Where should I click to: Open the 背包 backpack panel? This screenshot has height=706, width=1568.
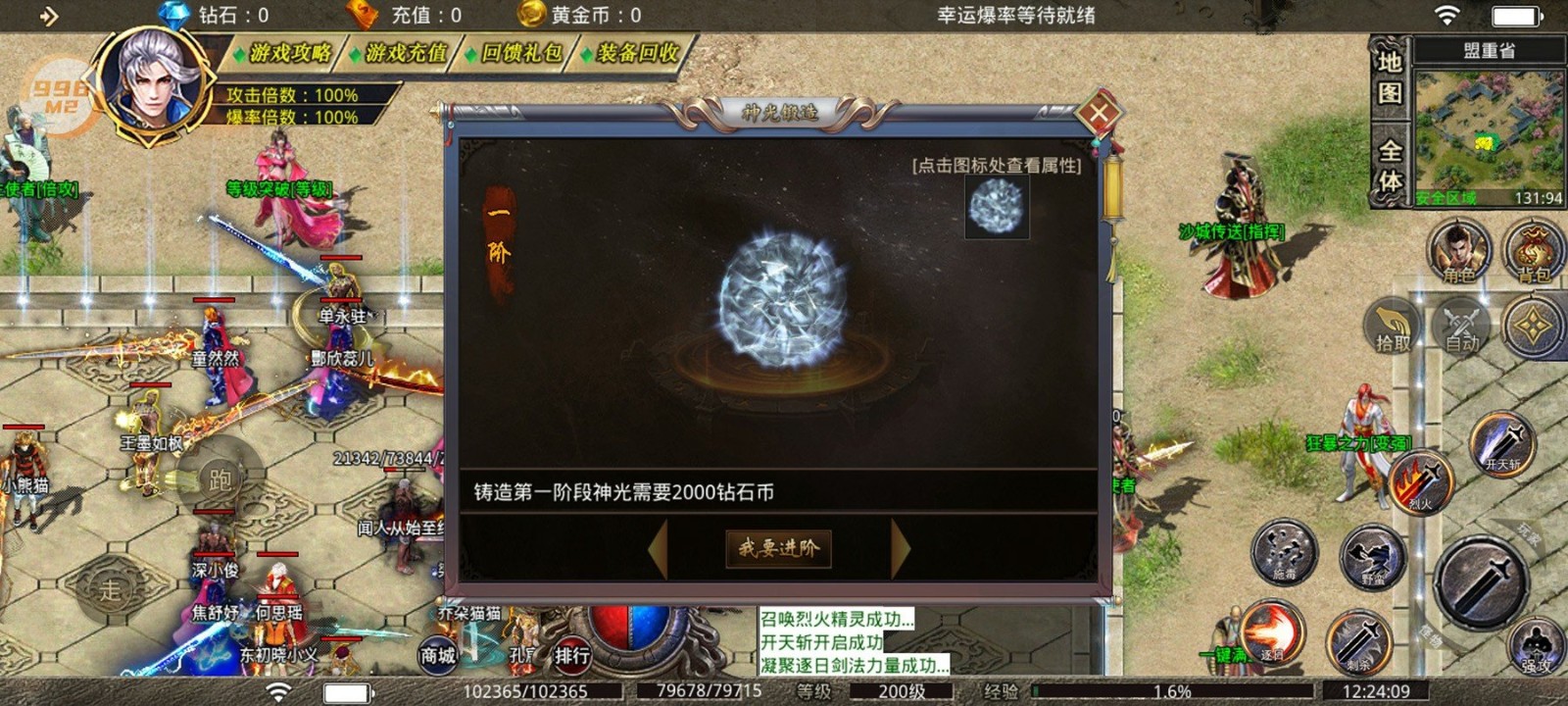[1533, 253]
